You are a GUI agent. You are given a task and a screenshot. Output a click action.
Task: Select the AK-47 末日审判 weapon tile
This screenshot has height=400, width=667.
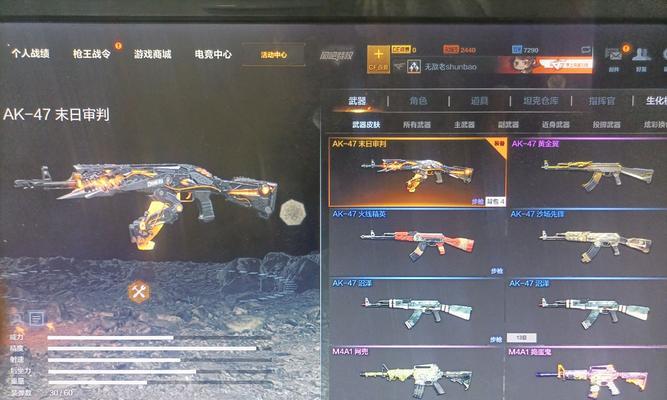418,171
